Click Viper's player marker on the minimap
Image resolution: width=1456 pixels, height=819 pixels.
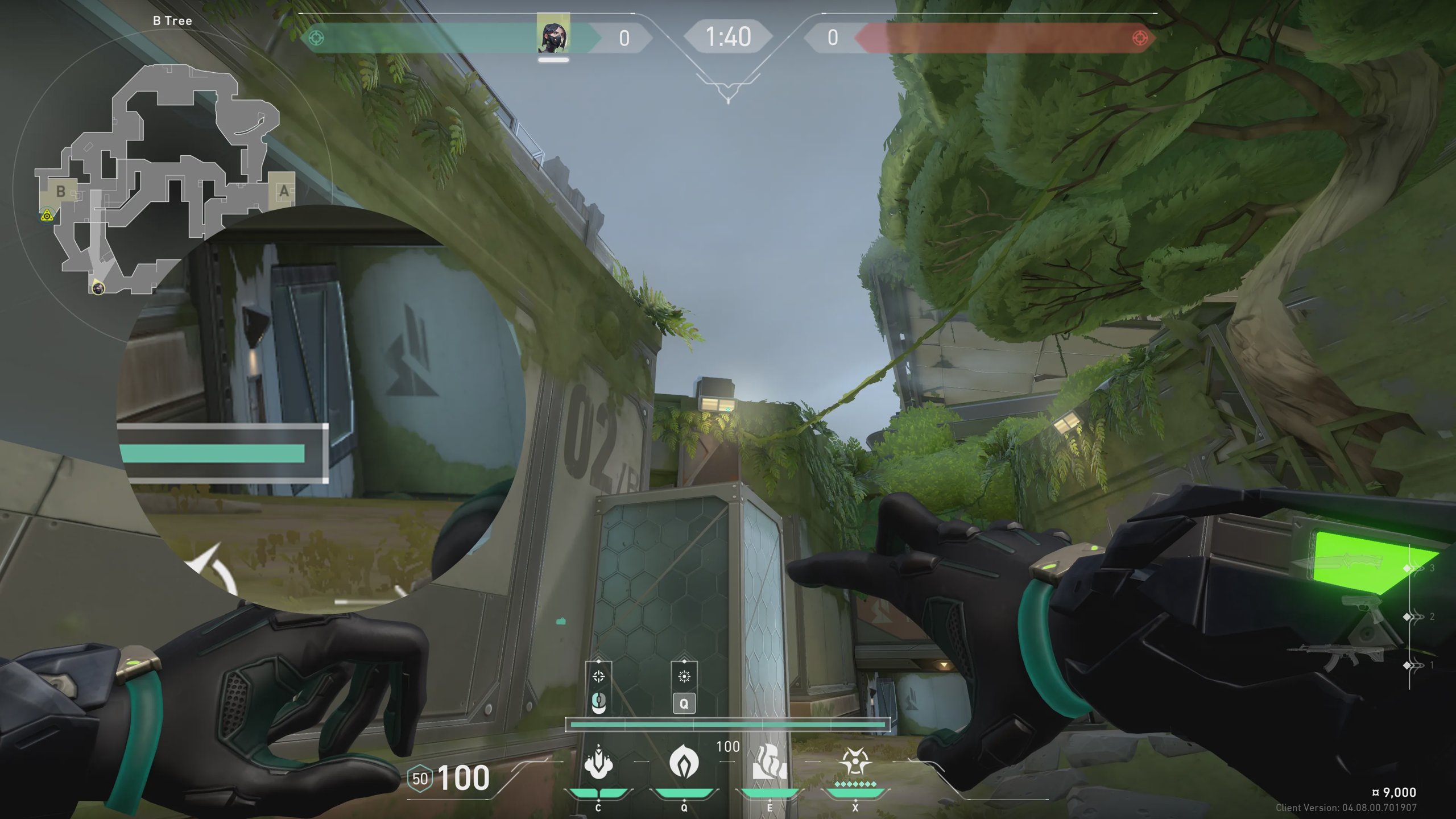point(98,288)
